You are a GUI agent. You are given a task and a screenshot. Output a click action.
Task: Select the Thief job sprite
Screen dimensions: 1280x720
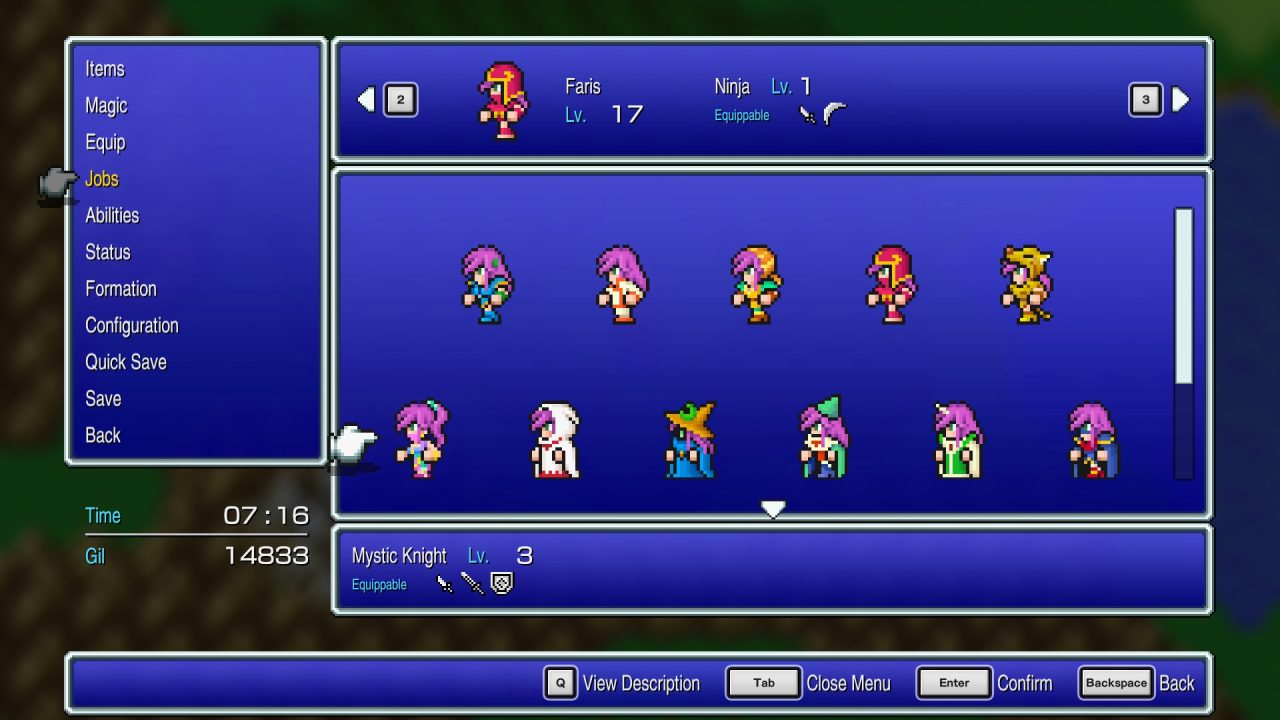click(757, 285)
